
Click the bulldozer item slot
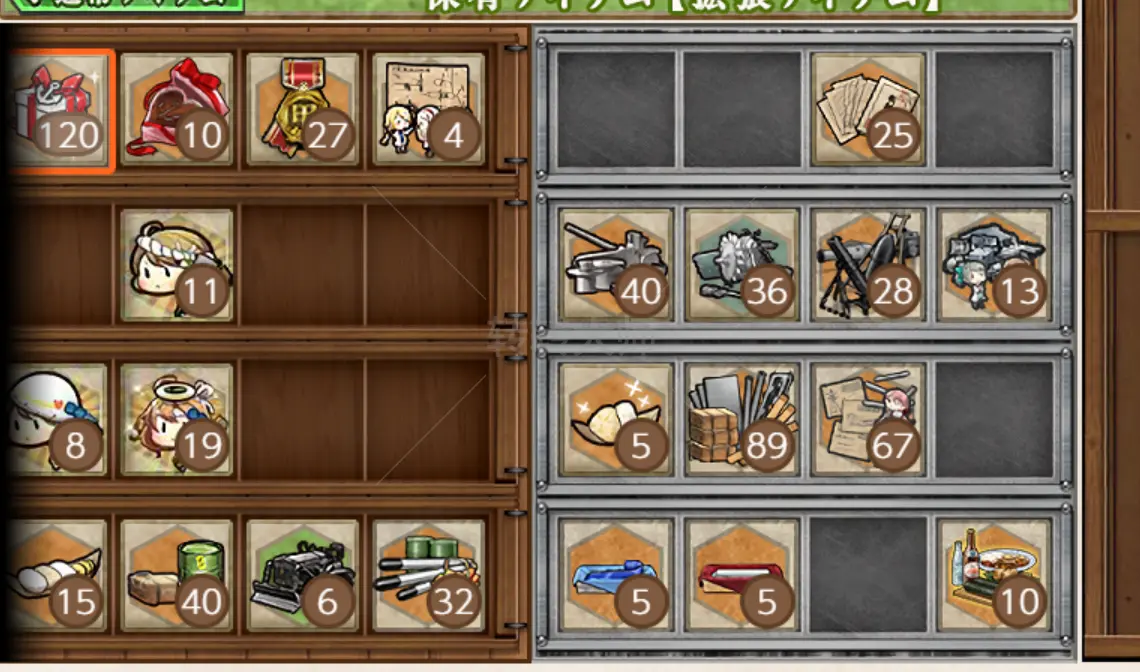pos(303,575)
